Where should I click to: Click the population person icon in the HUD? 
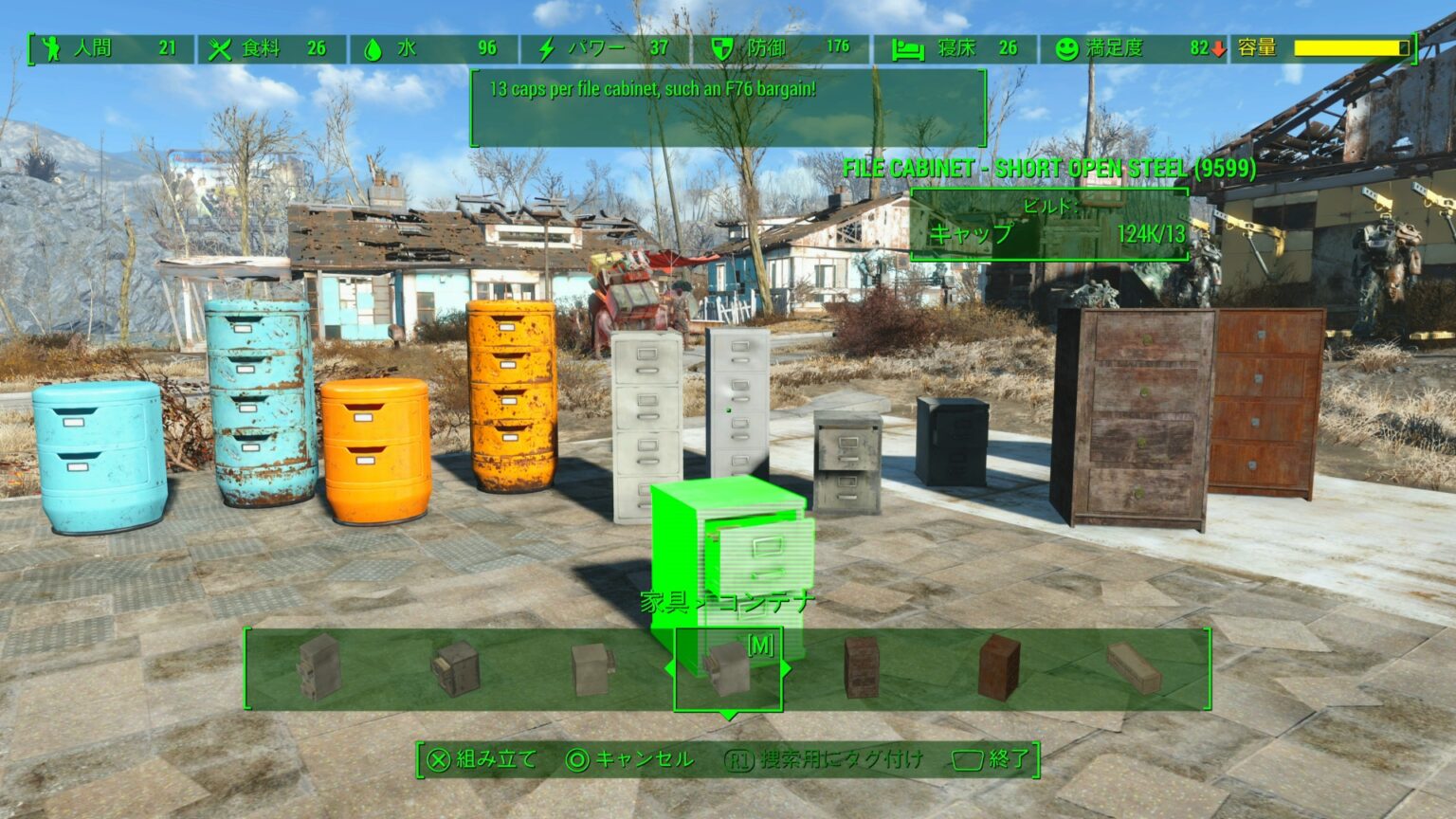point(52,48)
